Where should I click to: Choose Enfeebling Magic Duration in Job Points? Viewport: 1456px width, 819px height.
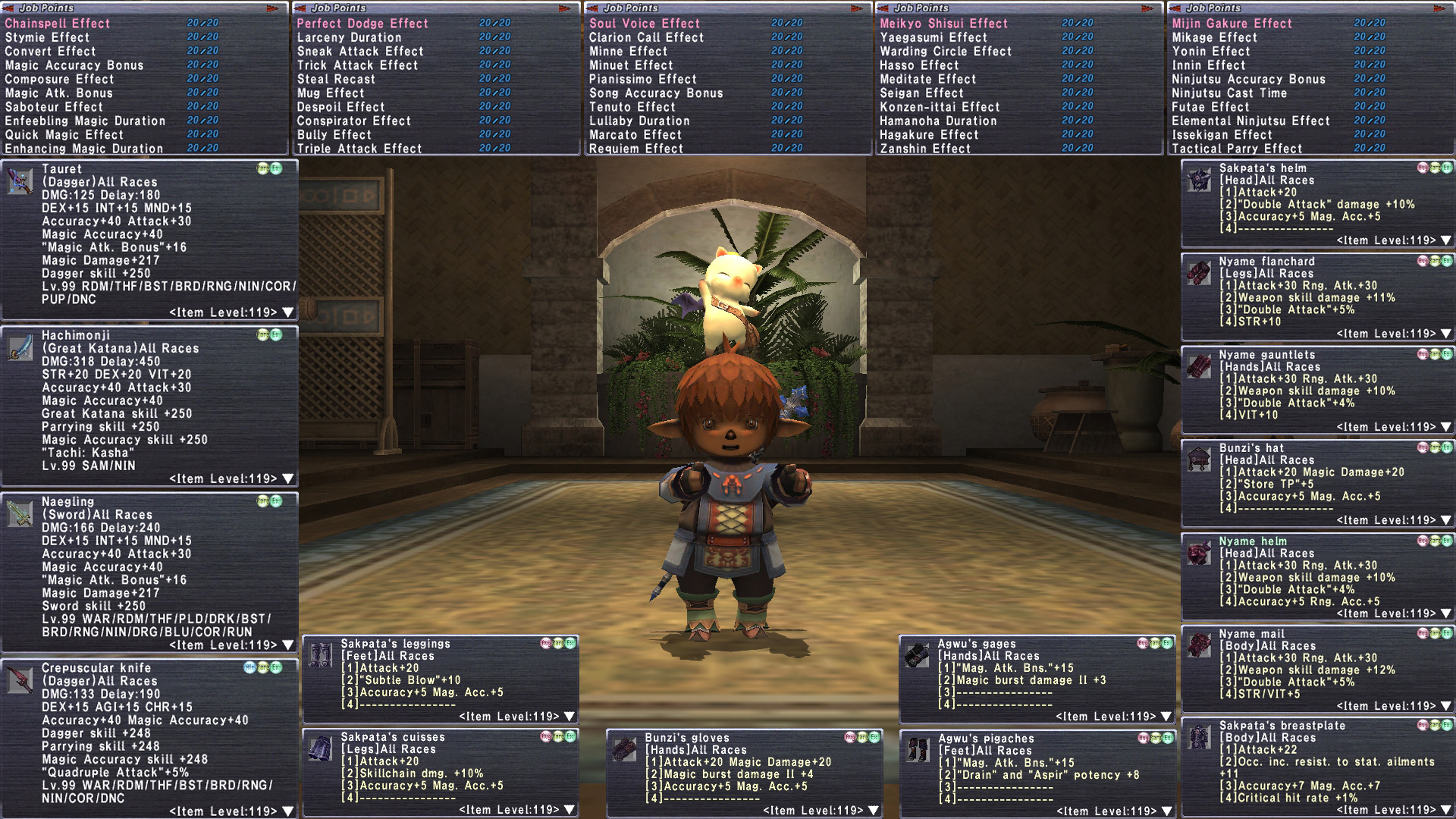(x=85, y=121)
